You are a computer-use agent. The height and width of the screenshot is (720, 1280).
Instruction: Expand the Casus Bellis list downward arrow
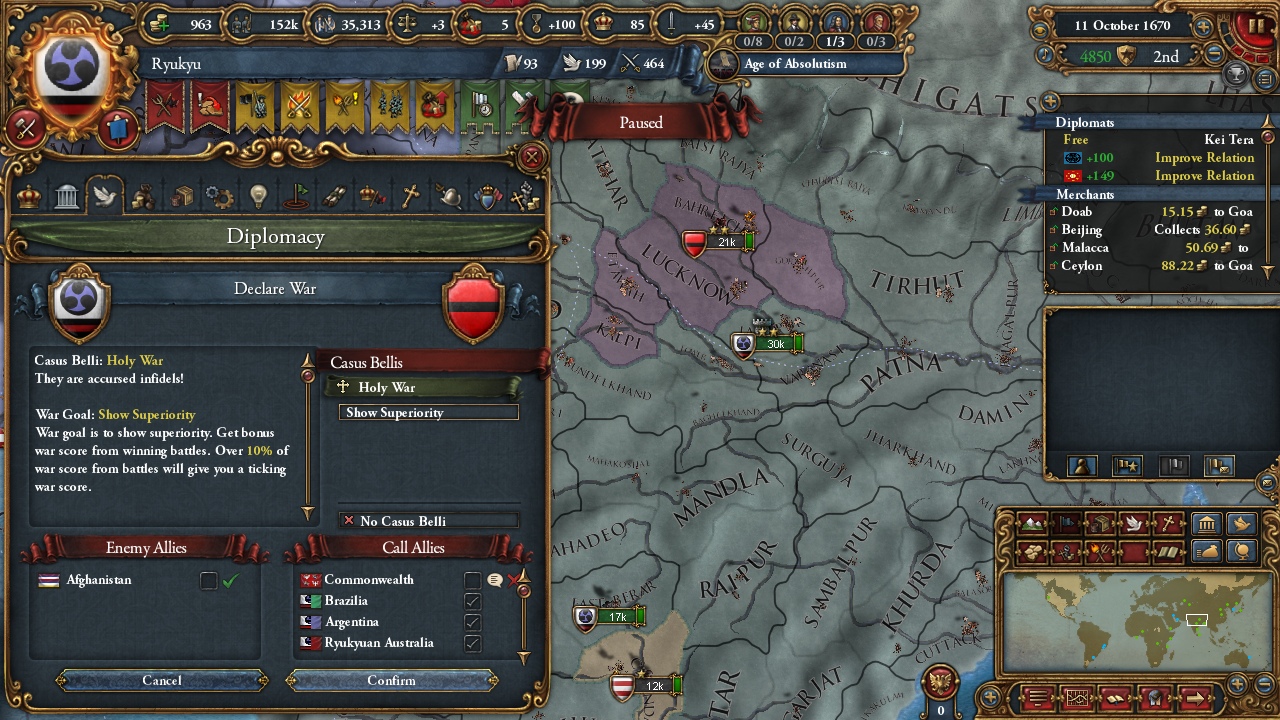[x=307, y=513]
